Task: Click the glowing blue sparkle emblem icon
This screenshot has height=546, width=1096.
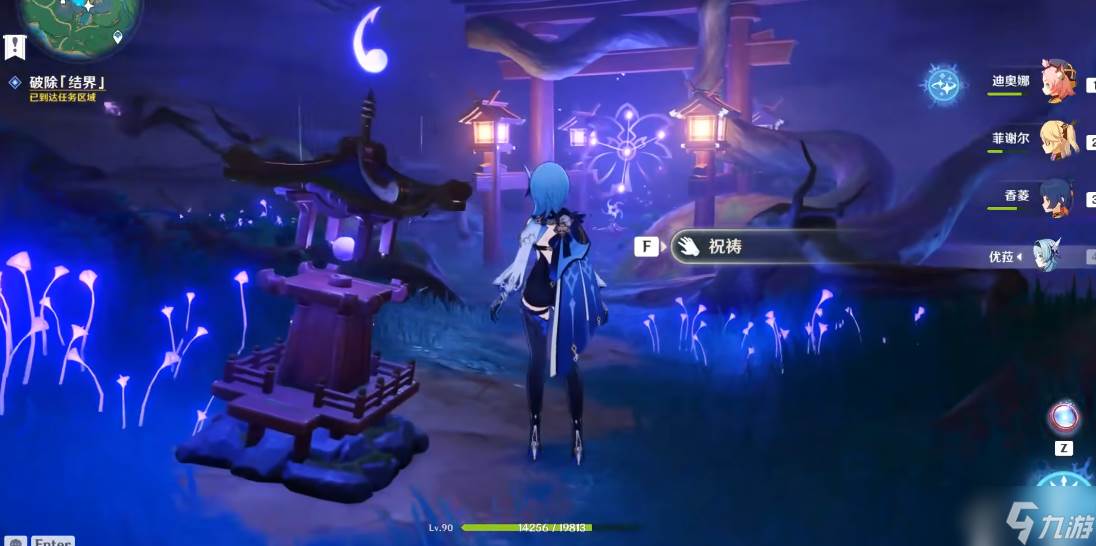Action: point(943,85)
